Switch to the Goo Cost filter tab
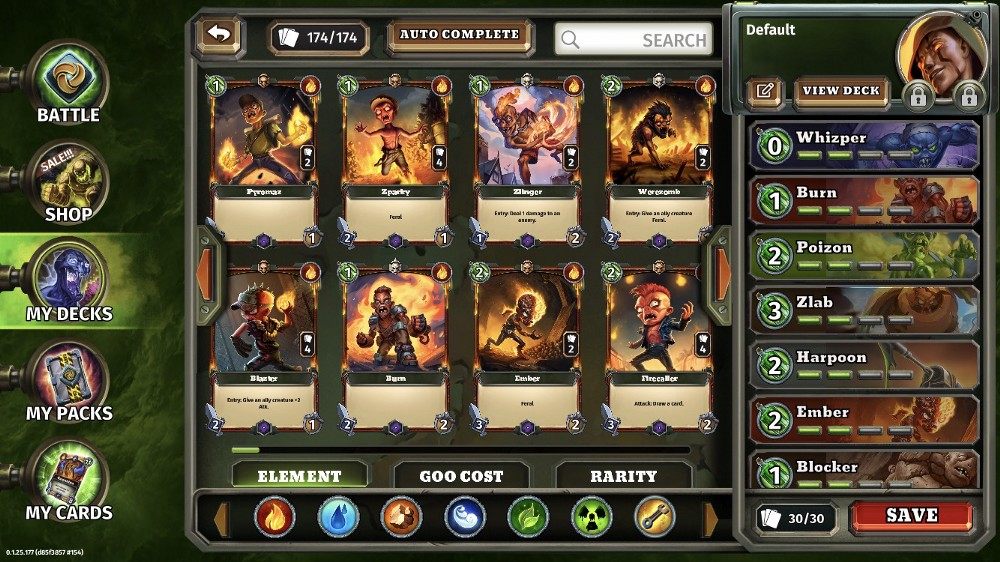This screenshot has width=1000, height=562. tap(461, 476)
